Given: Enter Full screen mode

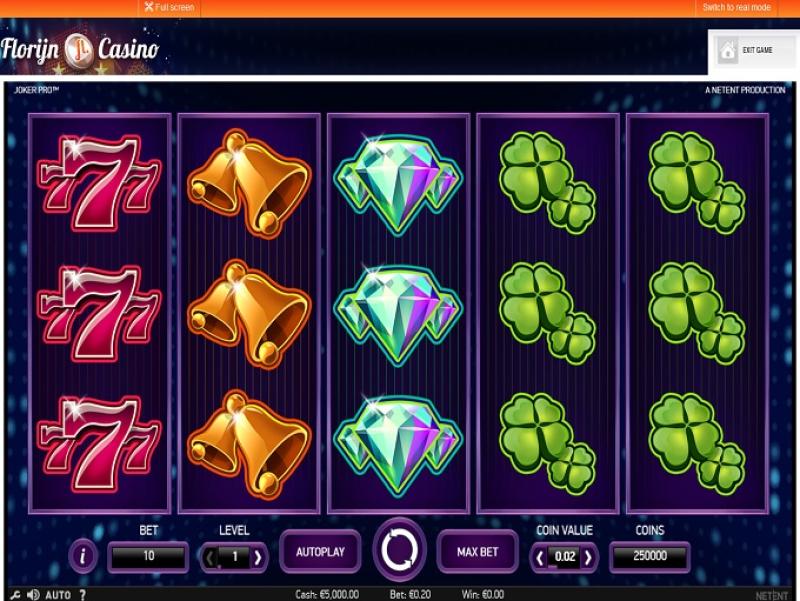Looking at the screenshot, I should click(x=168, y=7).
